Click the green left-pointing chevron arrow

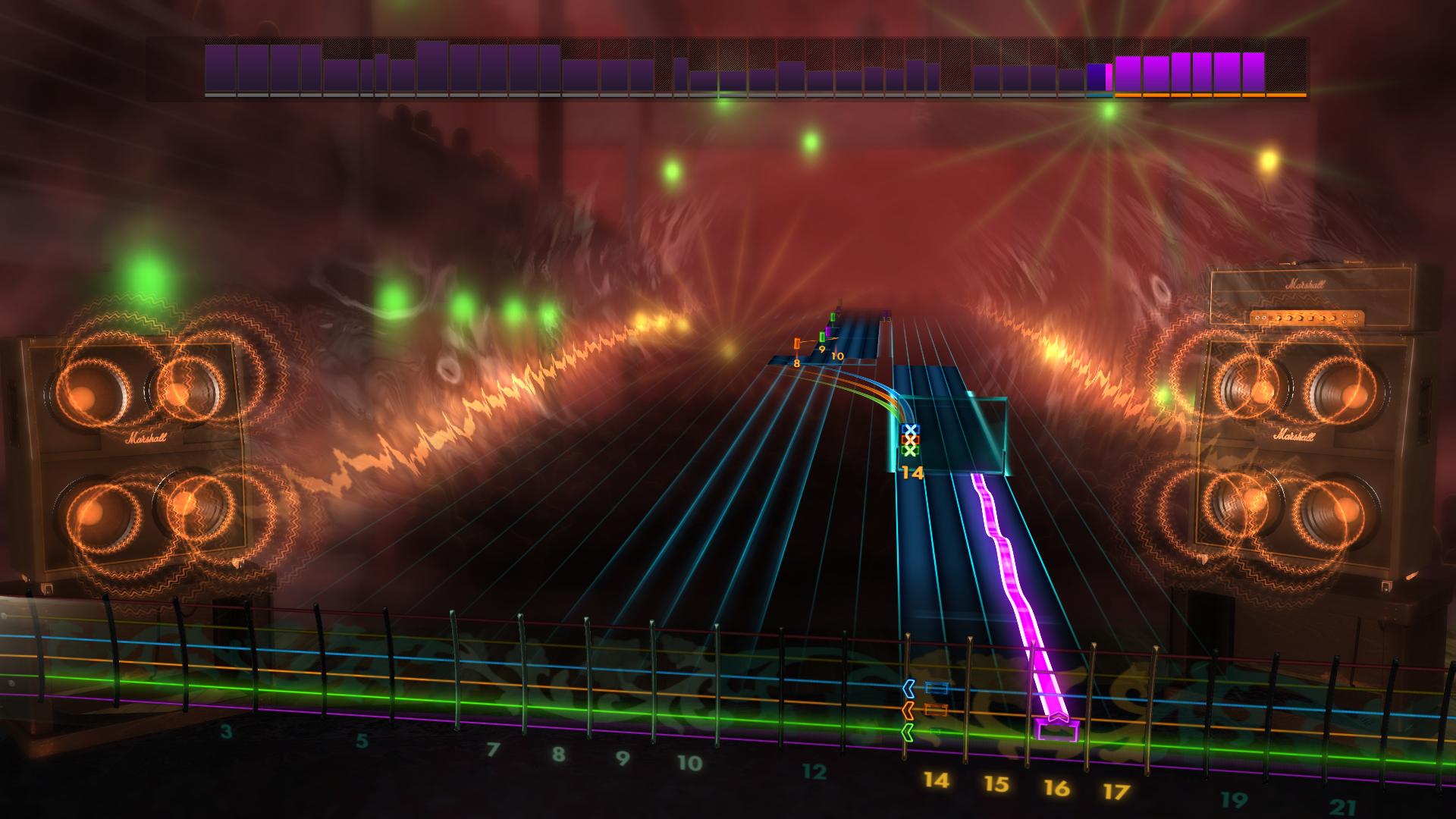pyautogui.click(x=908, y=733)
